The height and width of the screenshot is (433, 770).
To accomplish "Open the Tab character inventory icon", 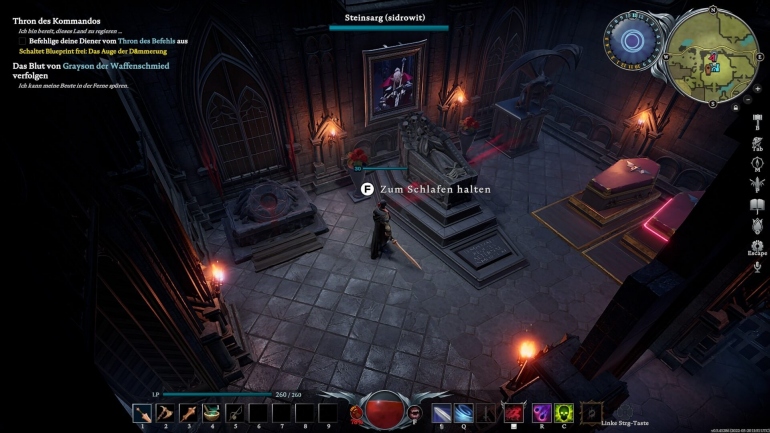I will [757, 142].
